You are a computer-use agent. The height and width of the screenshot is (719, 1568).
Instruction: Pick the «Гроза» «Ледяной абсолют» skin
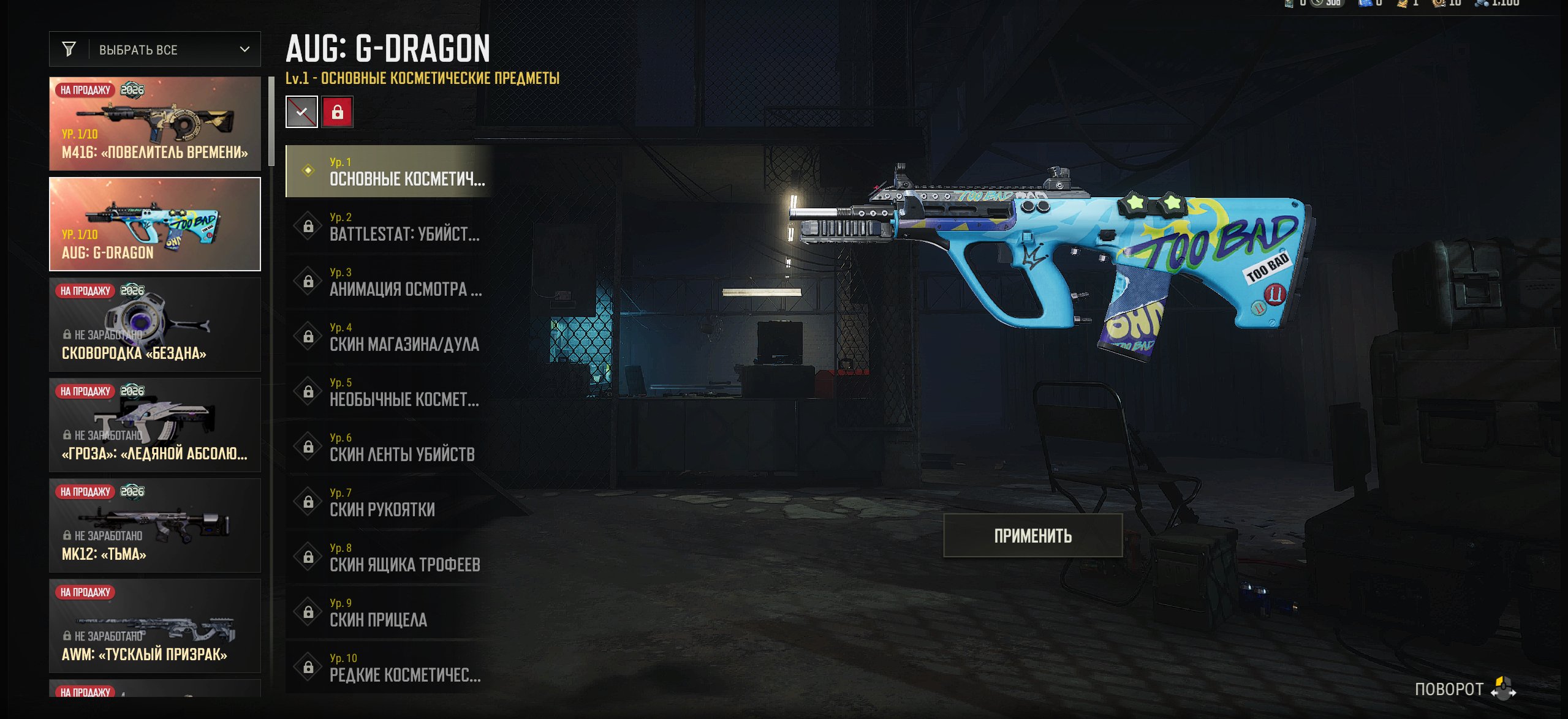(155, 425)
